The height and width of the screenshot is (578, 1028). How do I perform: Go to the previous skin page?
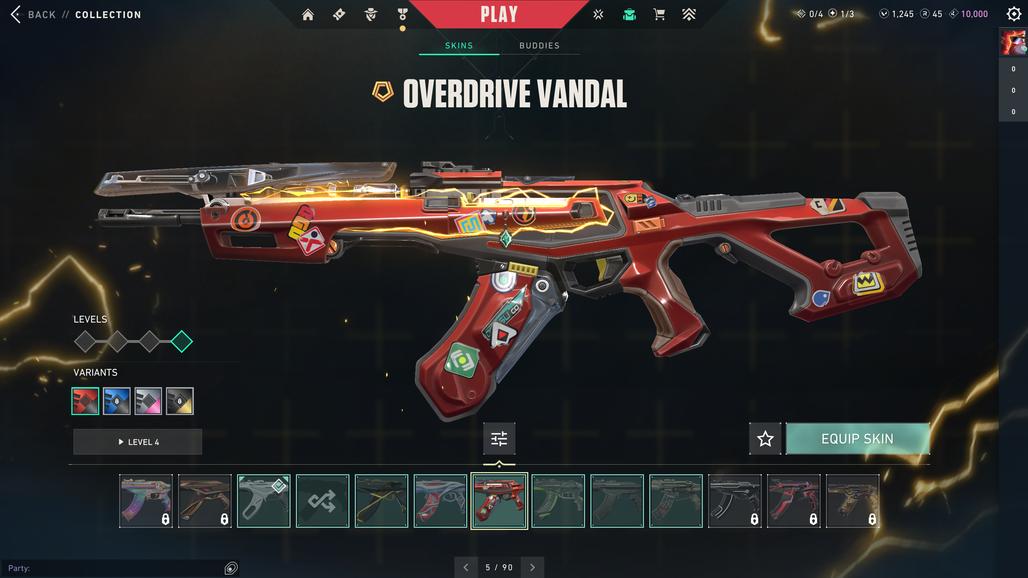[x=465, y=567]
